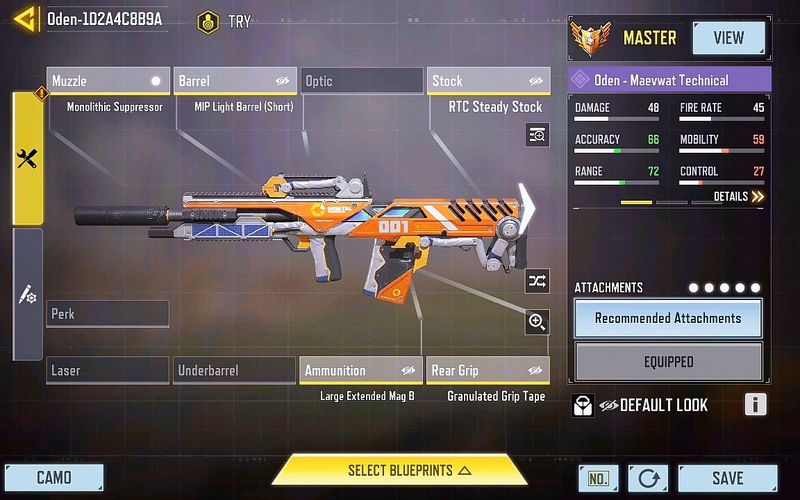The width and height of the screenshot is (800, 500).
Task: Select the empty Perk slot
Action: click(108, 314)
